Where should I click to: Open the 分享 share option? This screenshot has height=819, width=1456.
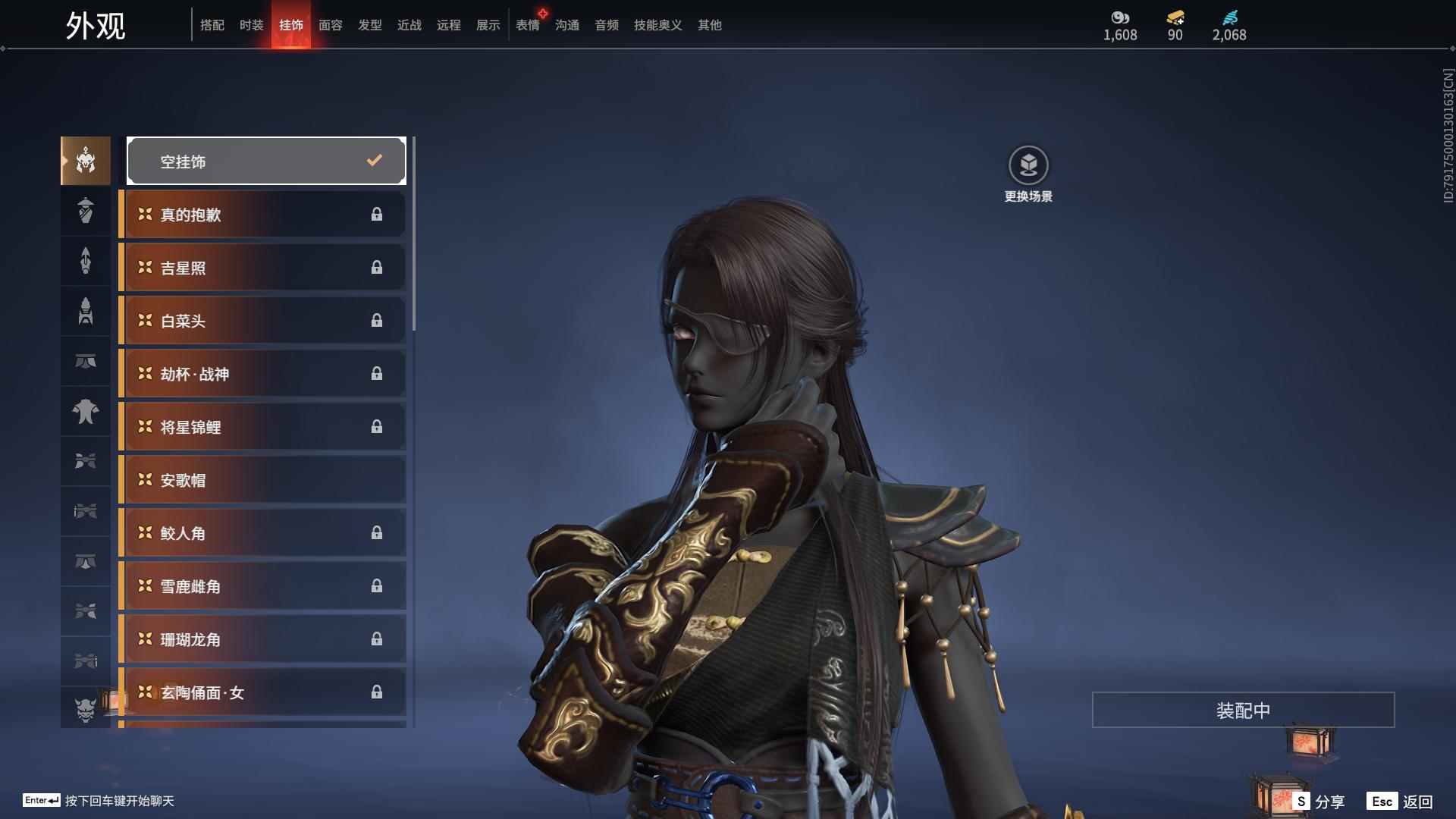pyautogui.click(x=1319, y=802)
